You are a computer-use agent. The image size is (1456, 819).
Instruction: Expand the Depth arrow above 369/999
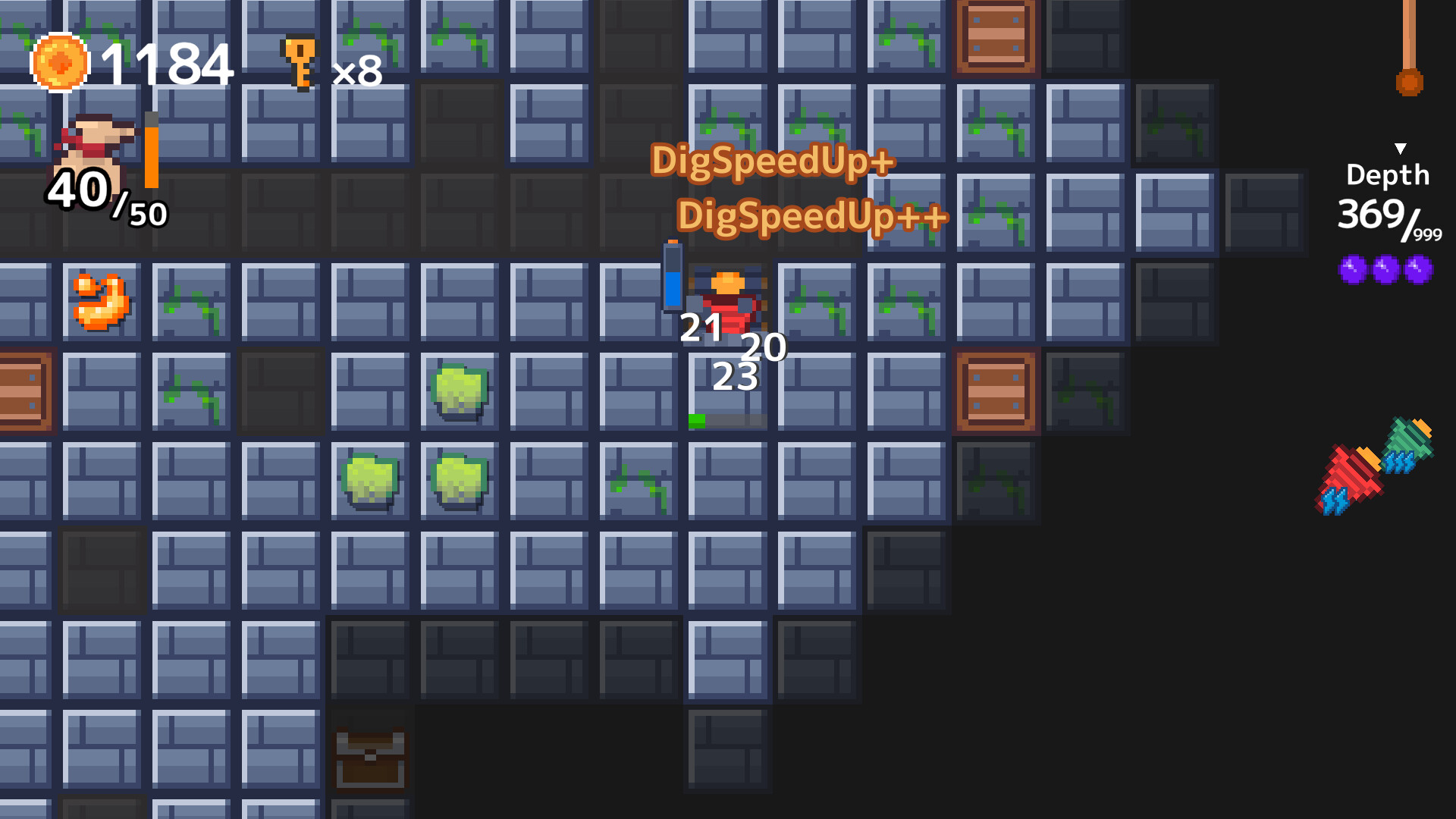click(x=1399, y=149)
